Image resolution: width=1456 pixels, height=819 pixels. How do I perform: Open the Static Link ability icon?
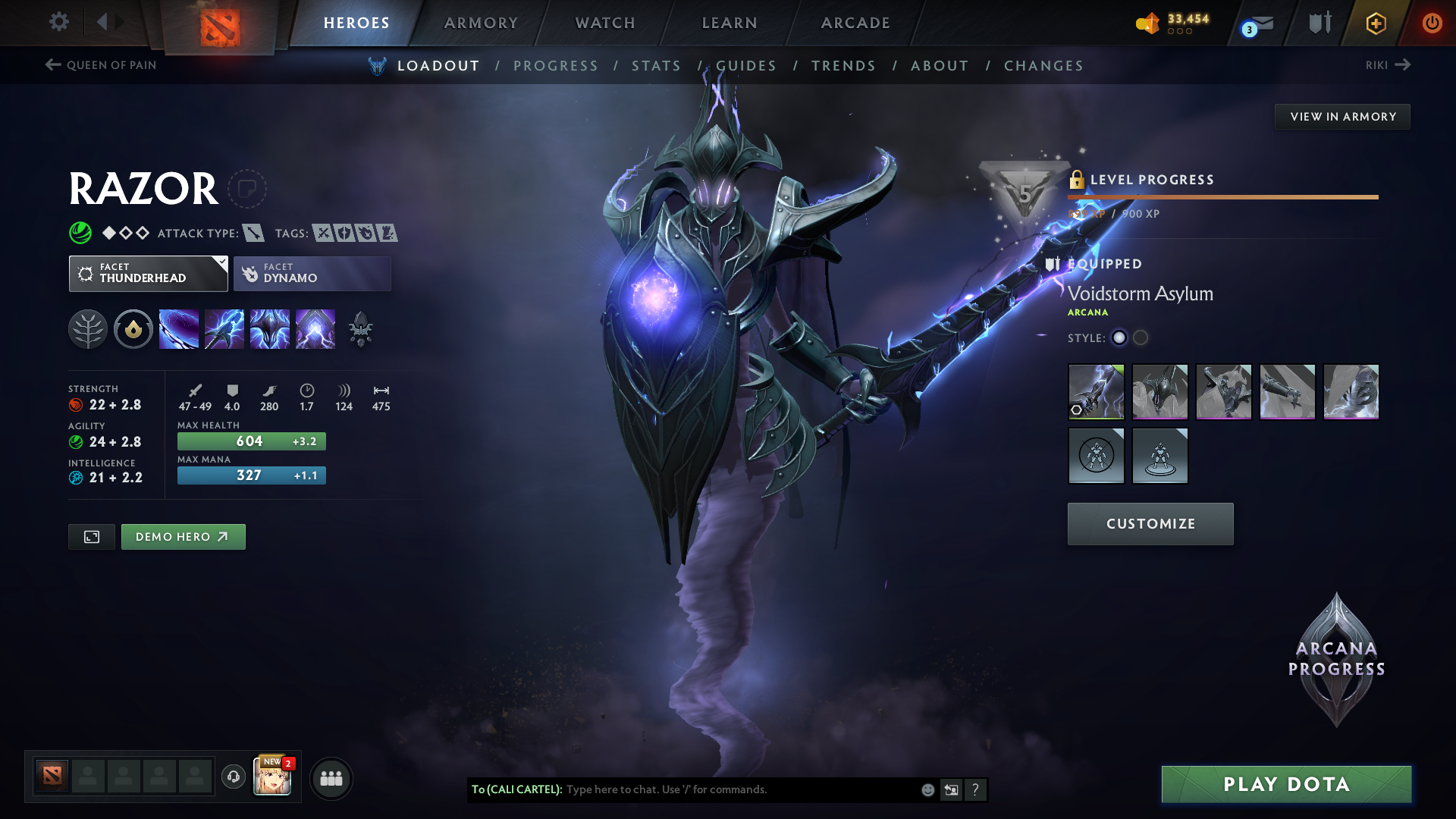224,328
